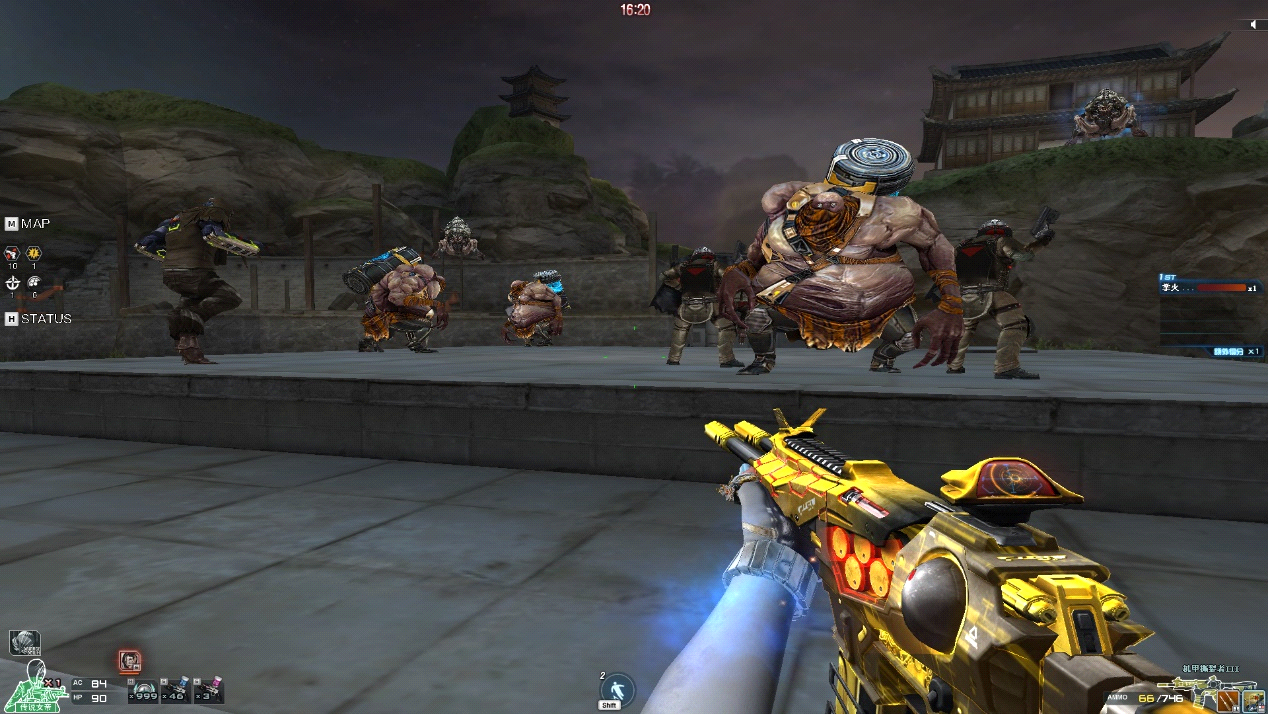Click the blue-framed icon right of orange bullets
Viewport: 1268px width, 714px height.
pos(1253,696)
